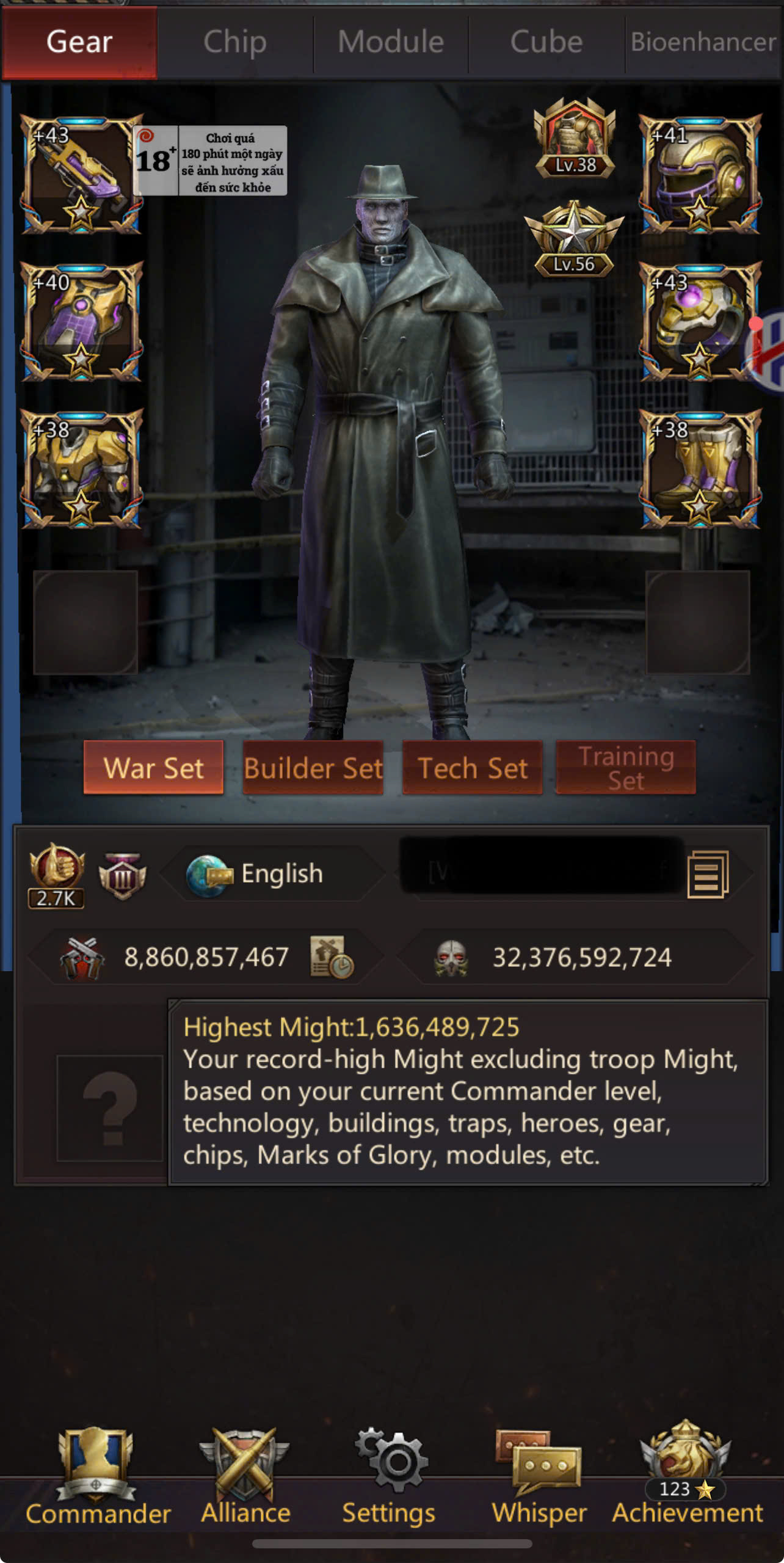Screen dimensions: 784x1563
Task: Open the Module tab
Action: point(391,43)
